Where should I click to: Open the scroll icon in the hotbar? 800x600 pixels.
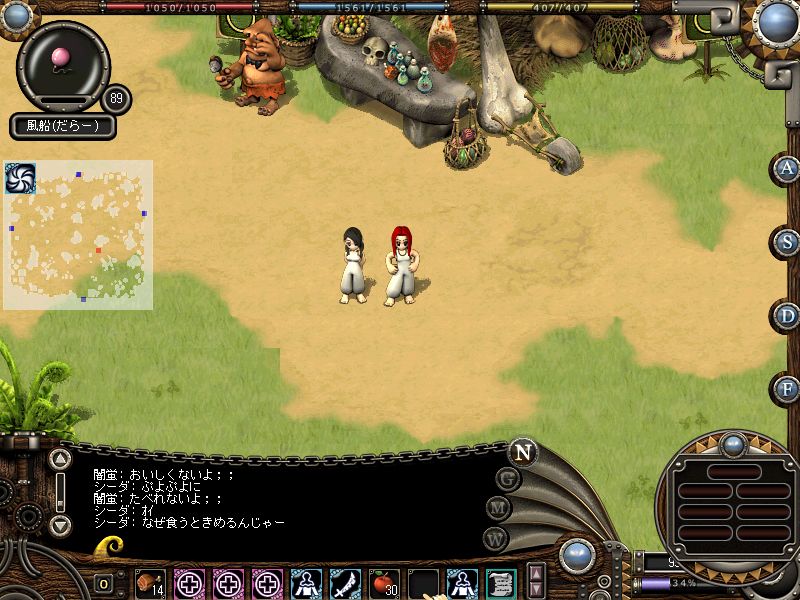pos(500,582)
